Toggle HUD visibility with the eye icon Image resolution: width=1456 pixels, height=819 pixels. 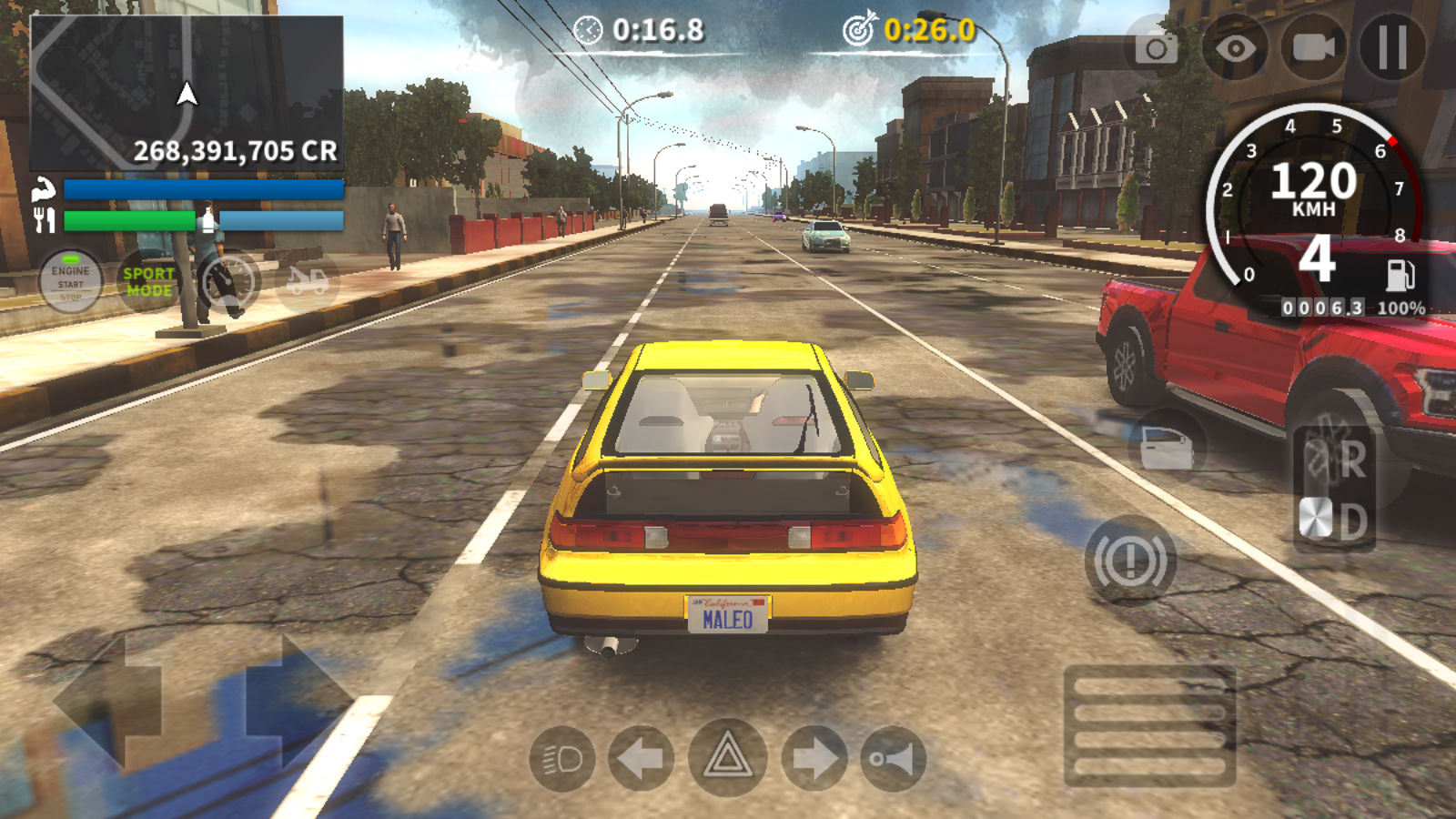coord(1235,47)
